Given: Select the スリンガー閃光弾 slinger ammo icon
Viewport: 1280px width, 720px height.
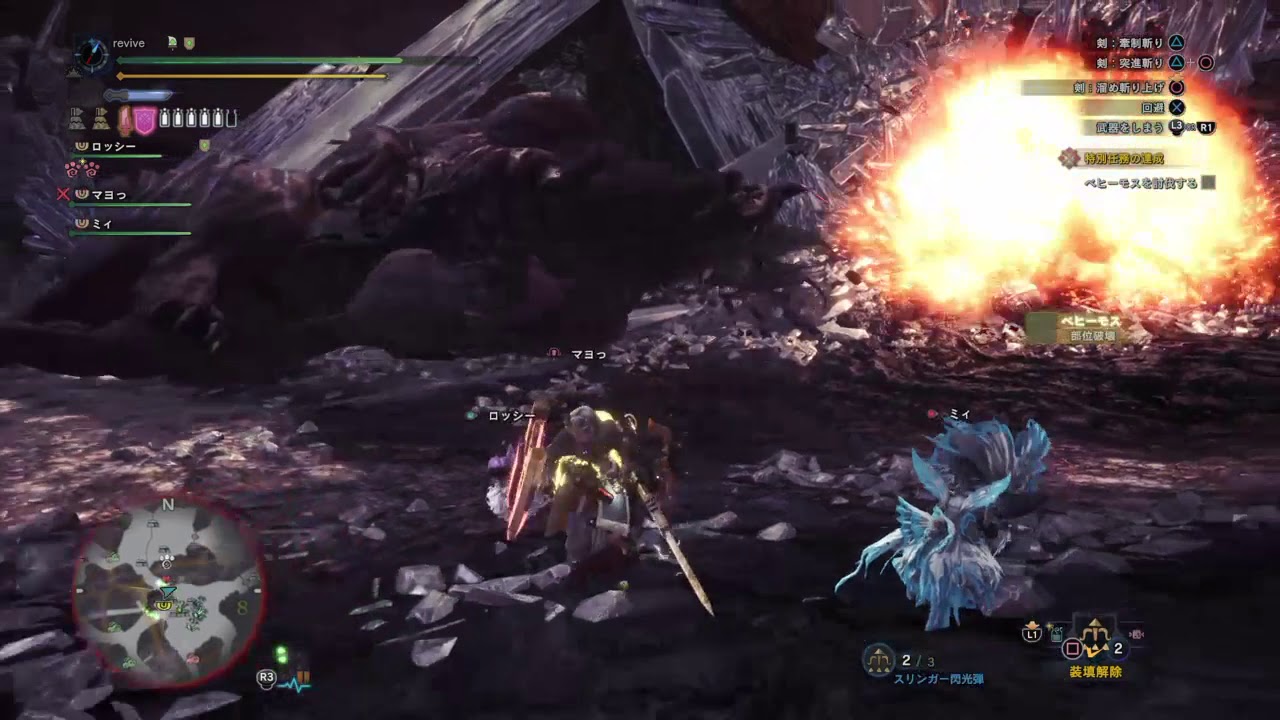Looking at the screenshot, I should [x=879, y=659].
